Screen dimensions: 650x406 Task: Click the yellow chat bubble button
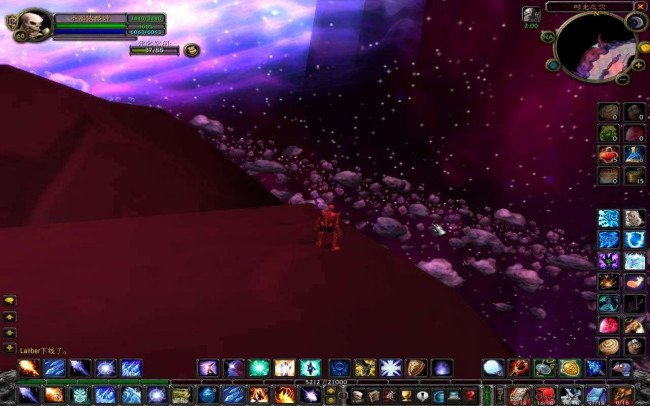tap(10, 300)
